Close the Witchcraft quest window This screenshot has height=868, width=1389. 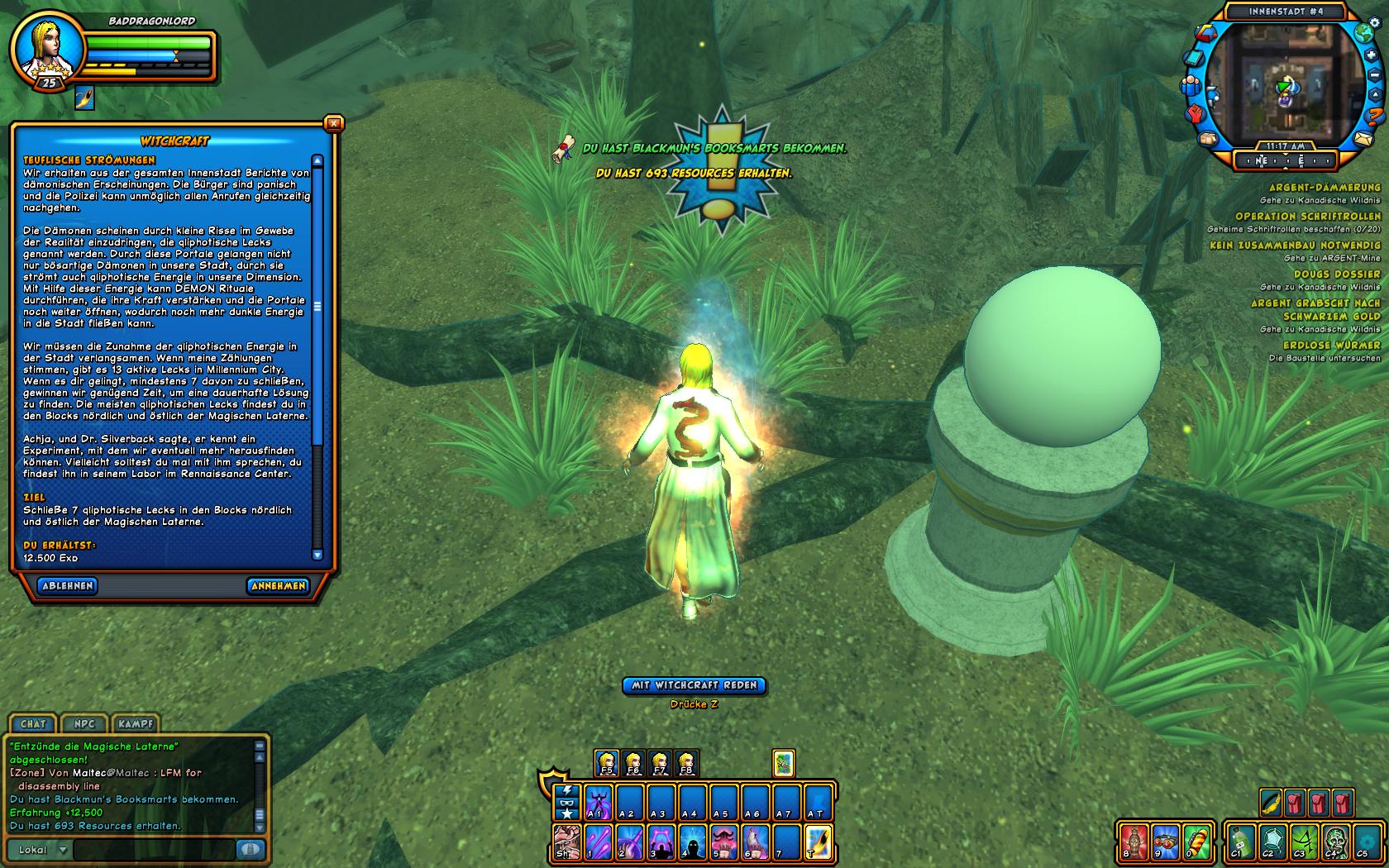click(333, 124)
